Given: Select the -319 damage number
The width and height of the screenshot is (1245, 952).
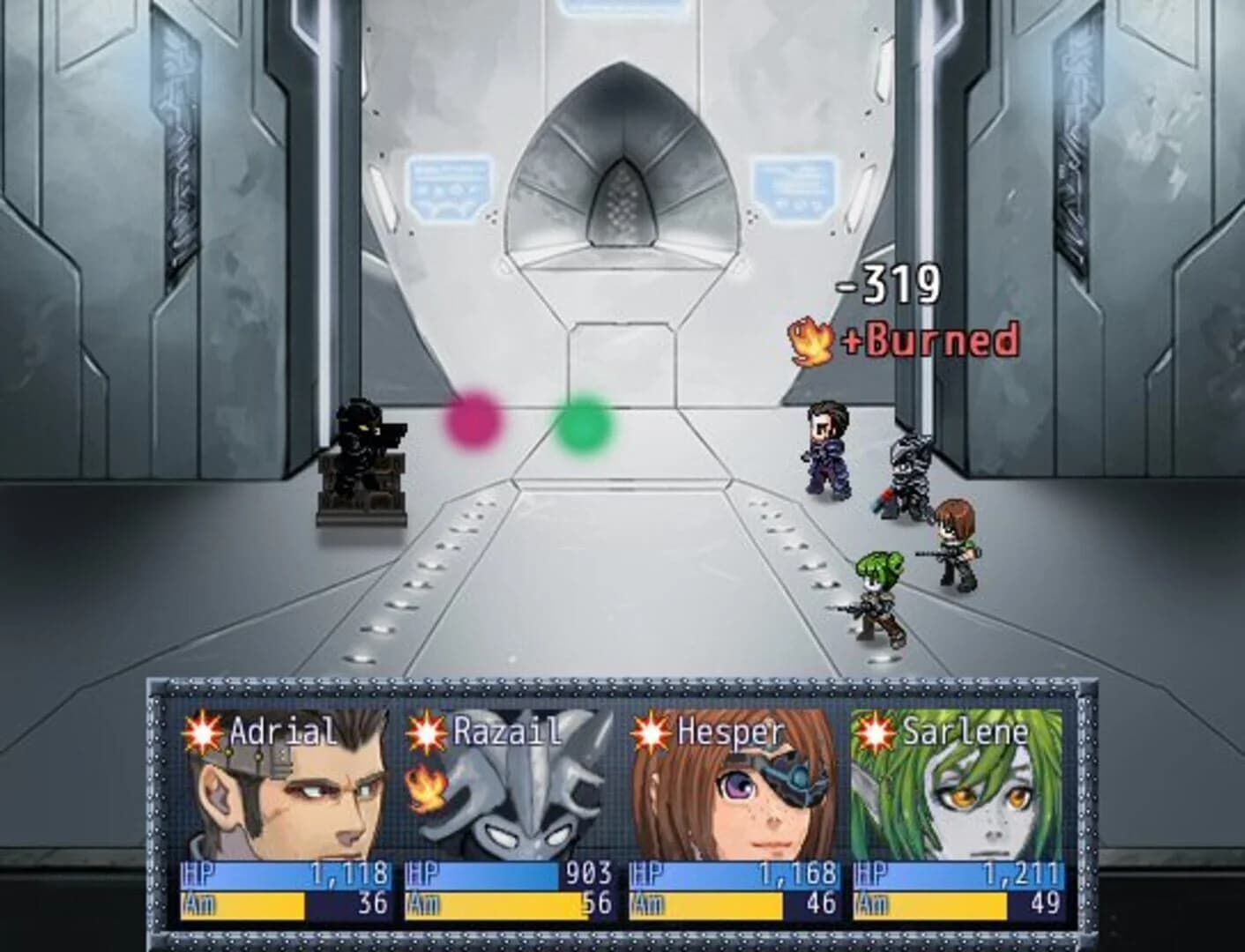Looking at the screenshot, I should pyautogui.click(x=886, y=285).
